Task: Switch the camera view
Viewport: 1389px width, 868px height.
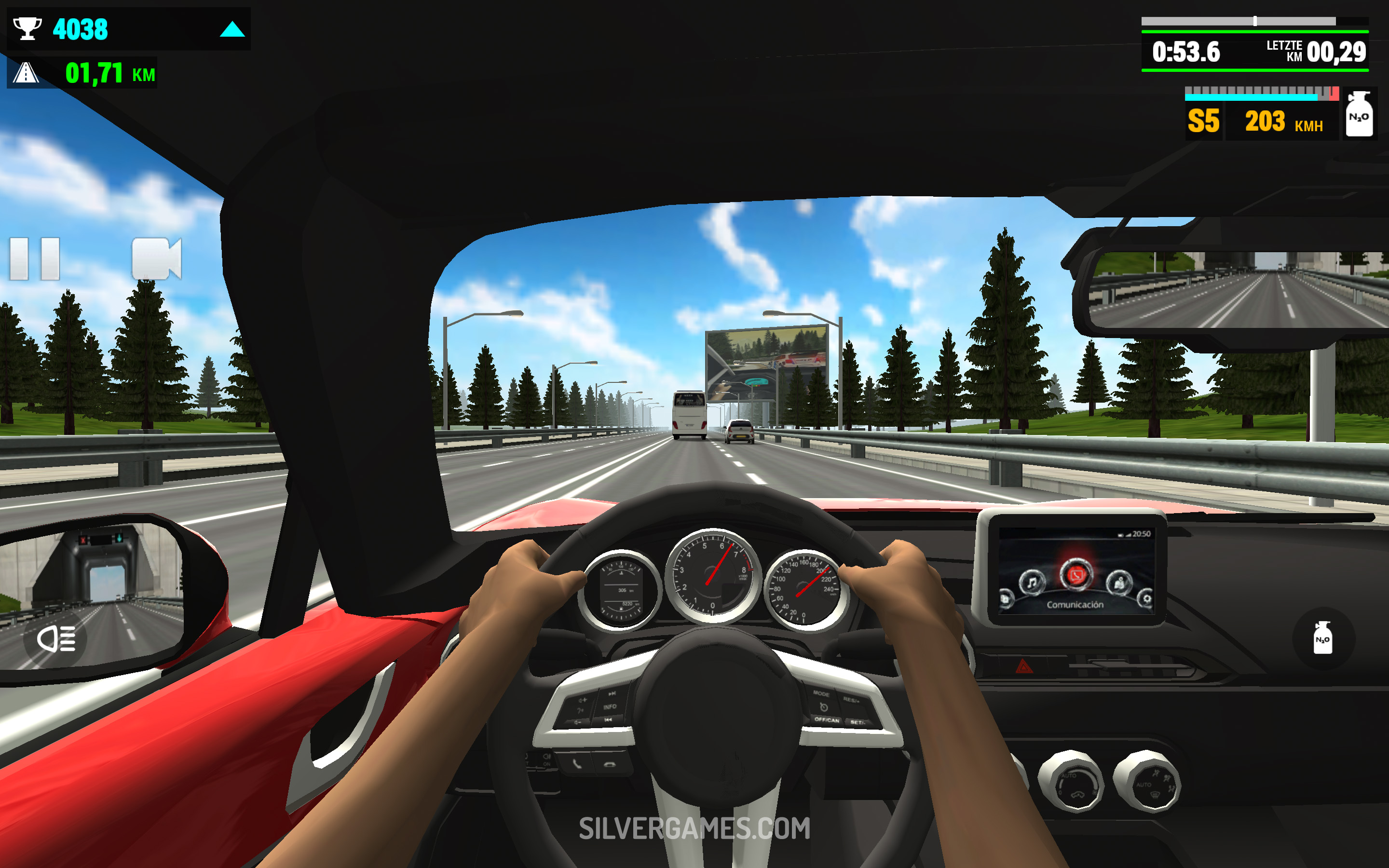Action: [156, 259]
